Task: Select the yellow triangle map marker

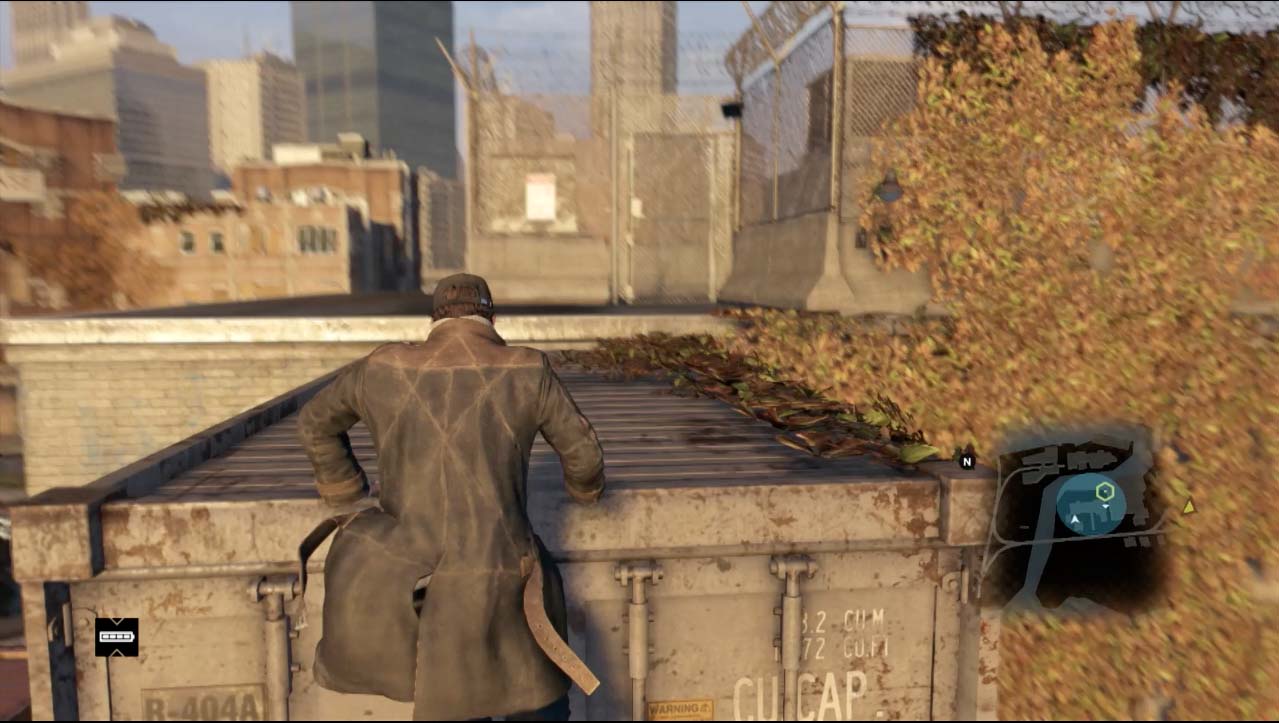Action: (x=1188, y=507)
